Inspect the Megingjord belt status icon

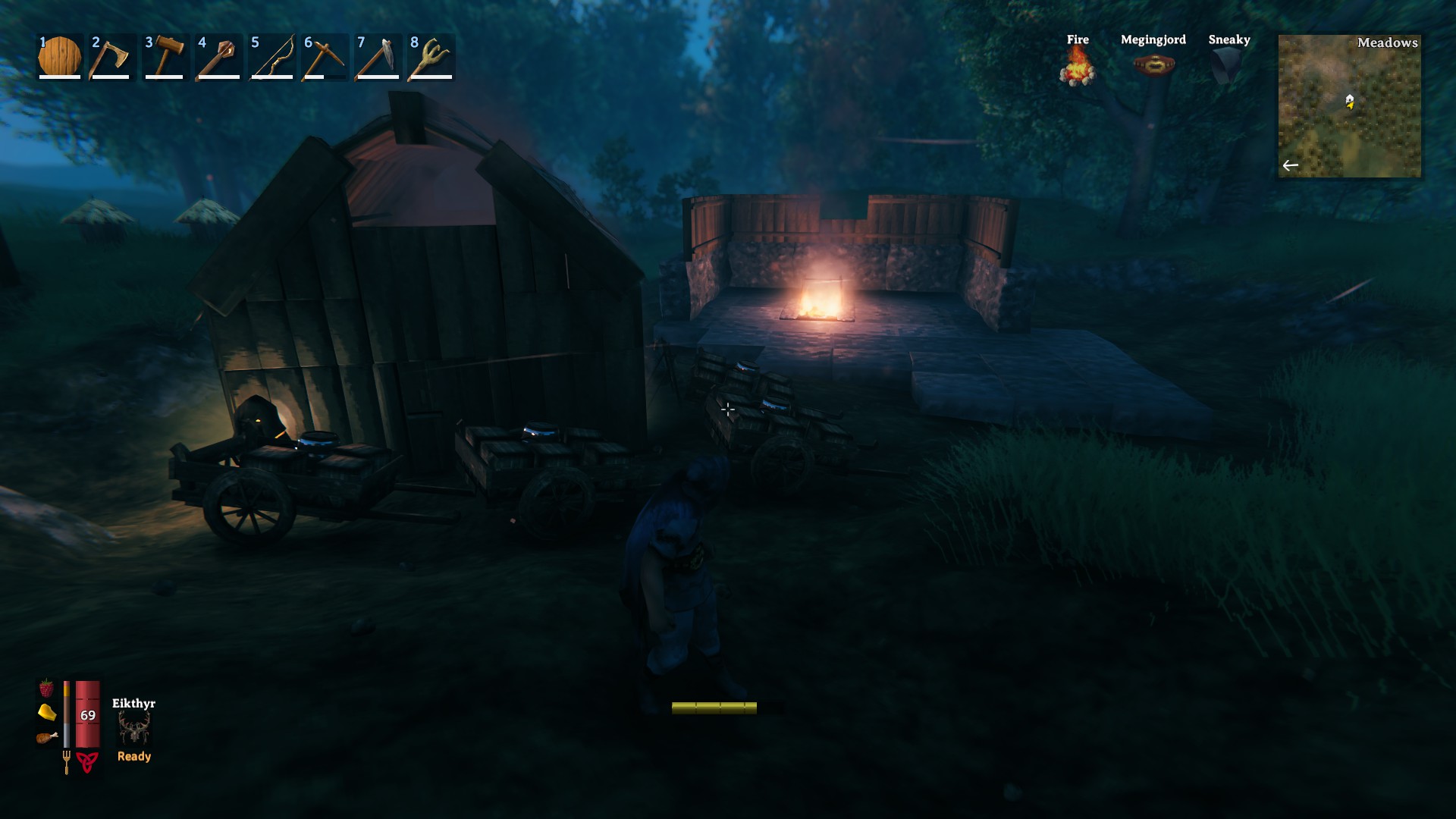[1153, 67]
